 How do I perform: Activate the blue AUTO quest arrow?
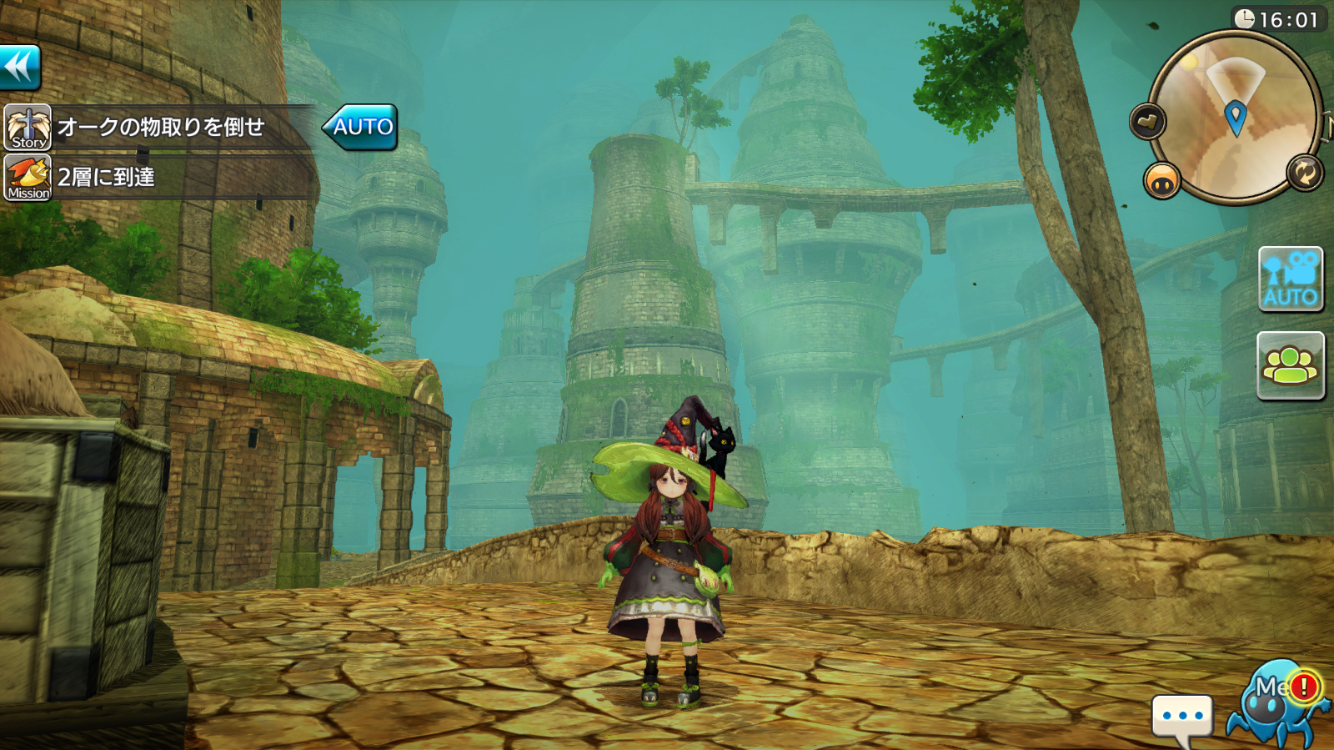click(x=360, y=127)
